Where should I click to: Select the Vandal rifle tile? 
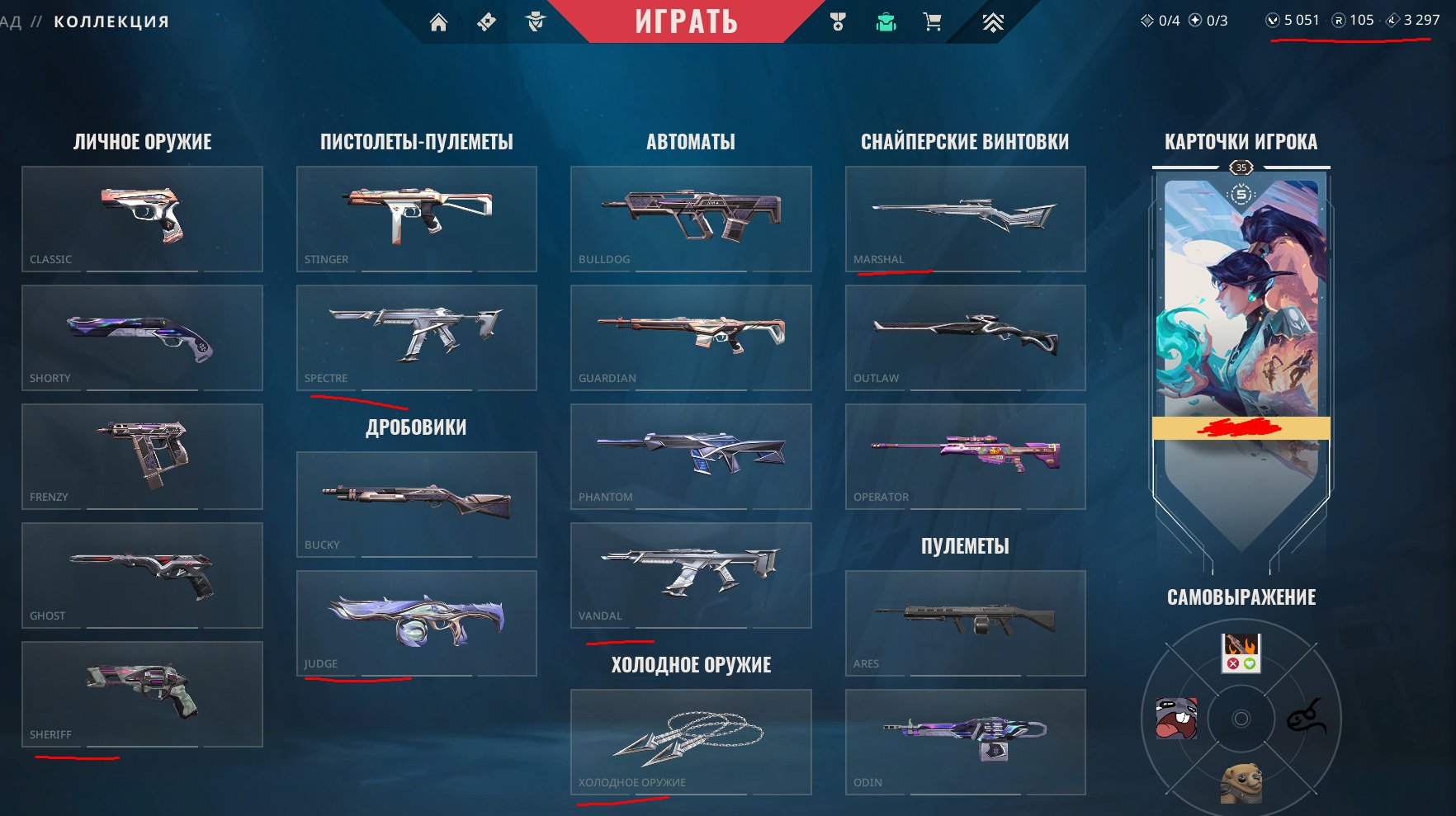[691, 575]
